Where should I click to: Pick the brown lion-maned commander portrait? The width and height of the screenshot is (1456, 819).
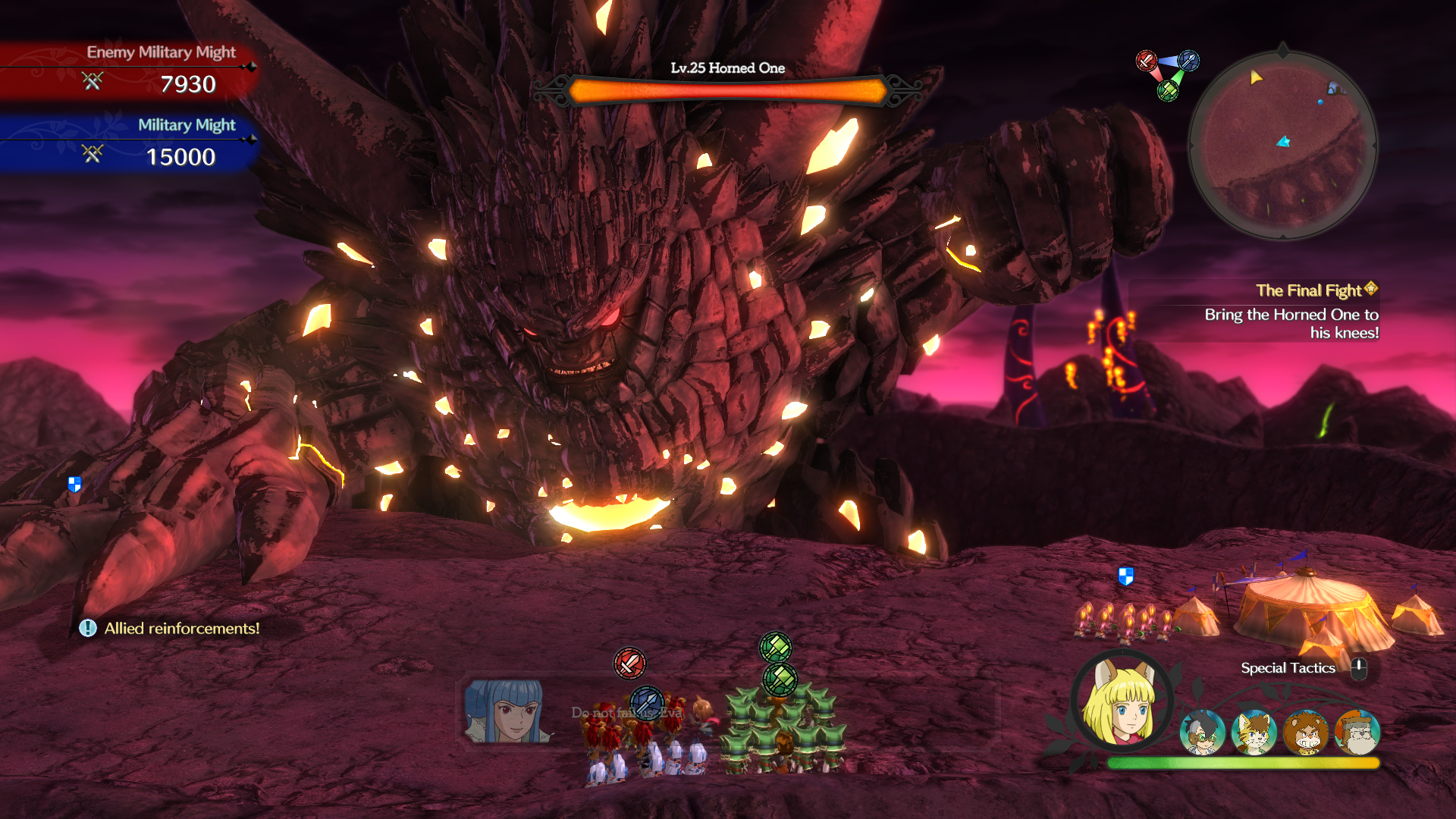point(1306,733)
